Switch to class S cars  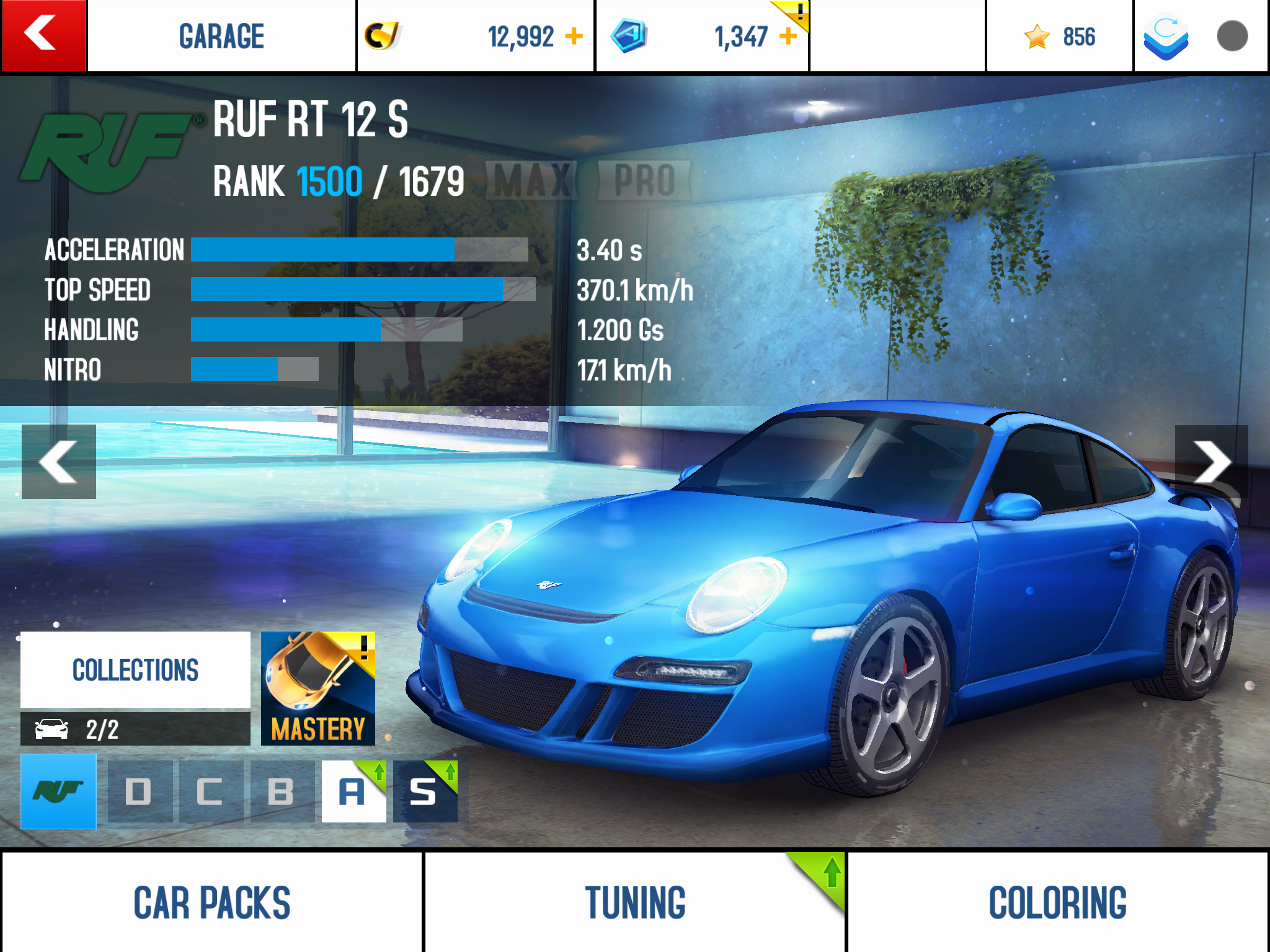(425, 791)
